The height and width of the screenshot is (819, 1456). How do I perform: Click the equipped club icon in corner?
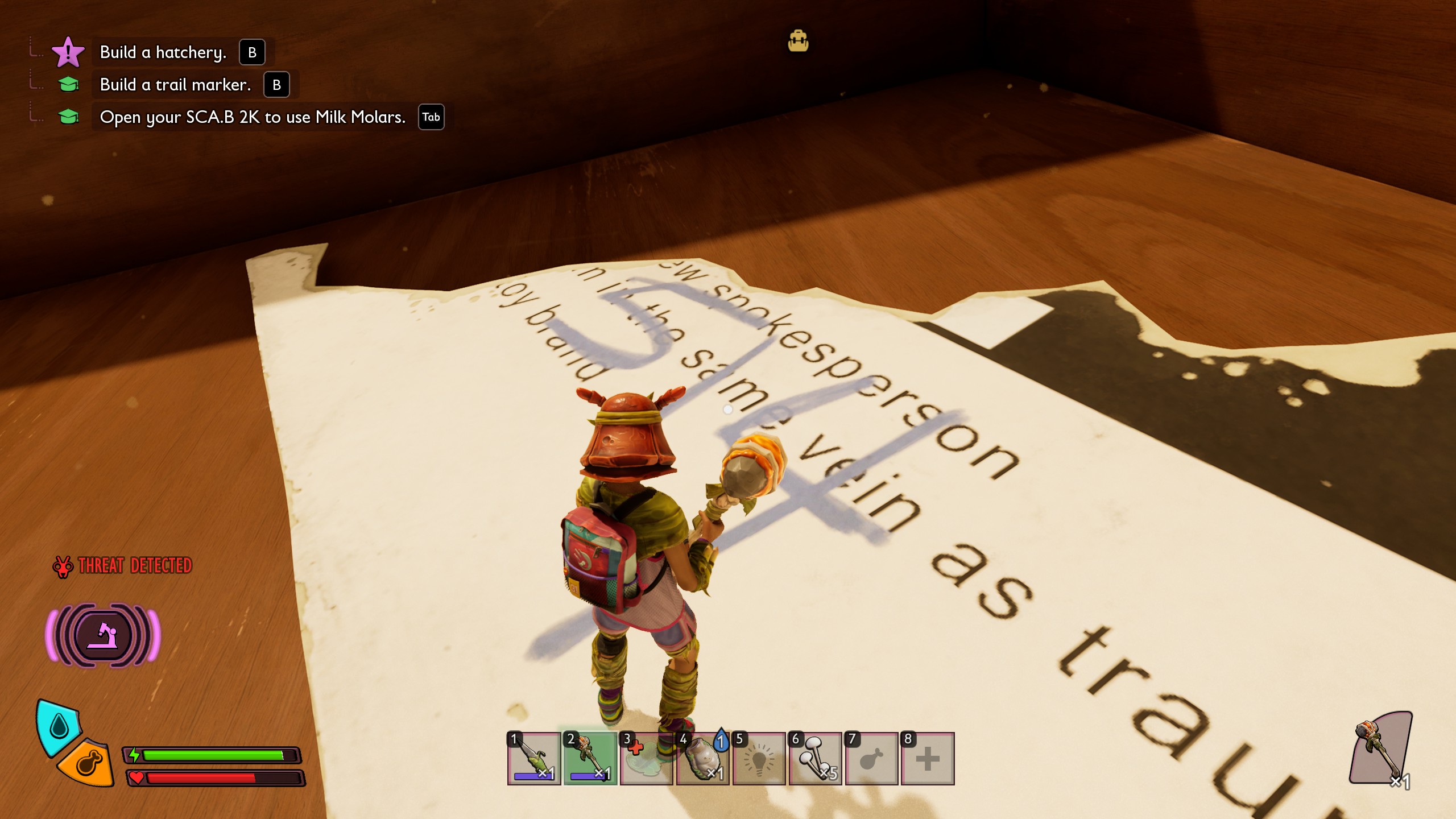(1380, 748)
